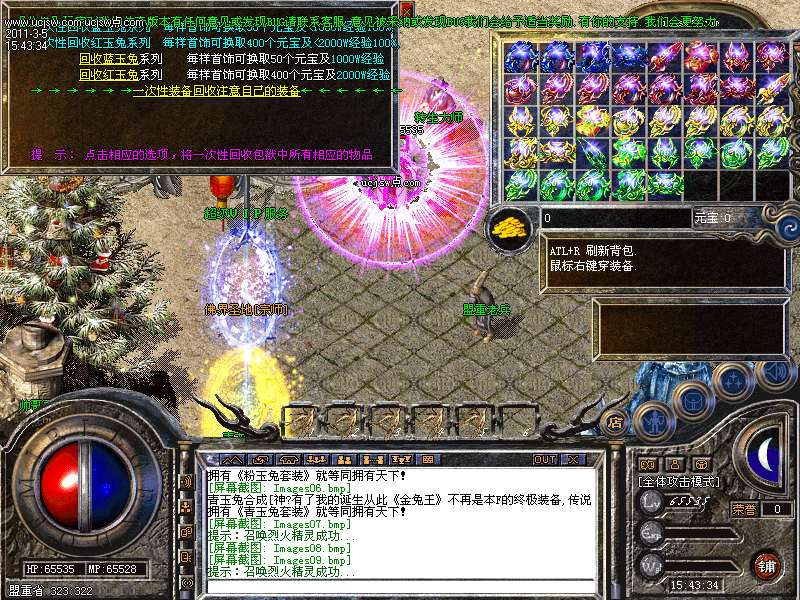800x600 pixels.
Task: Open the skills sparkle round button
Action: coord(733,379)
